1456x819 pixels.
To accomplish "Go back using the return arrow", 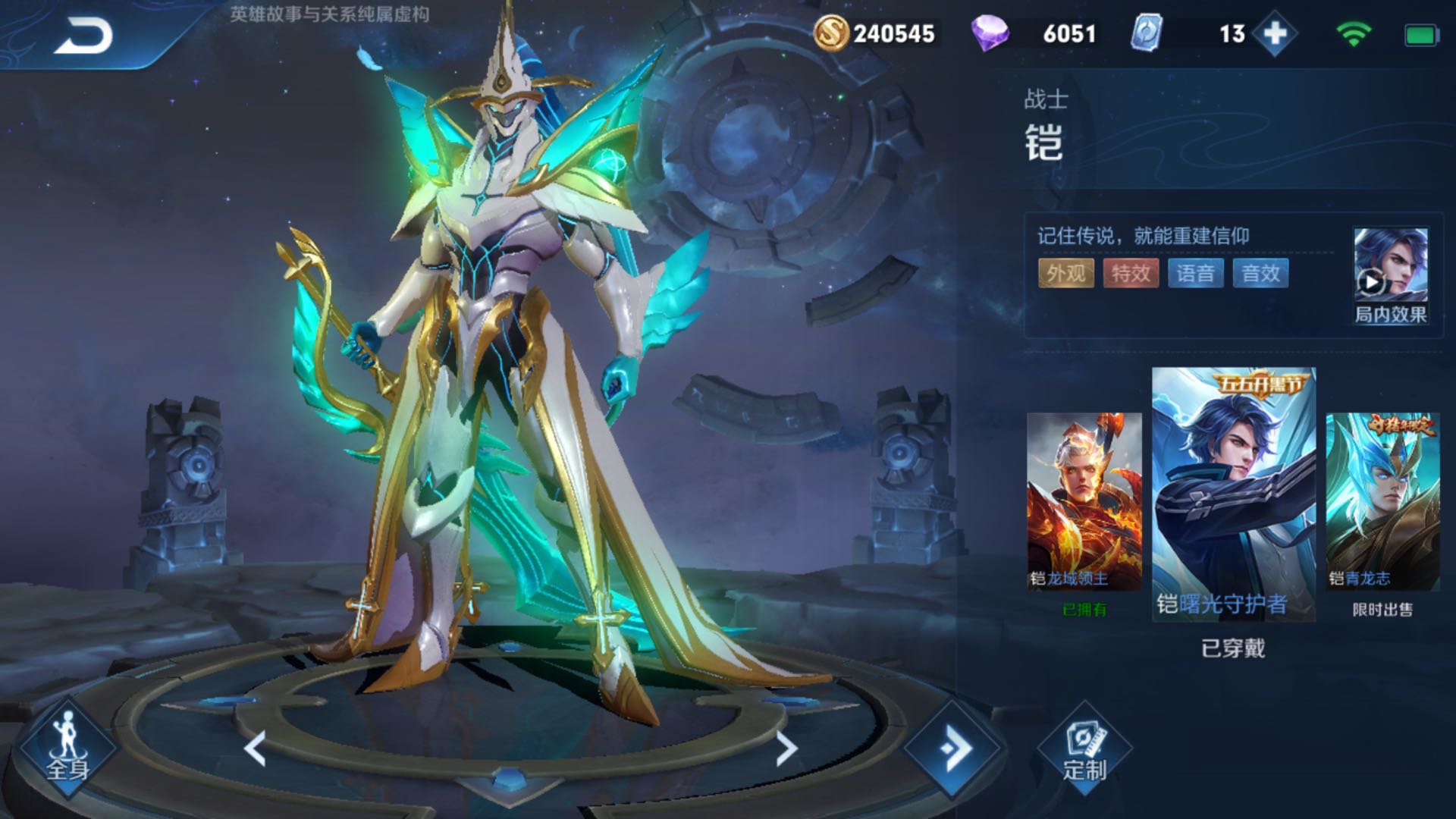I will [x=83, y=36].
